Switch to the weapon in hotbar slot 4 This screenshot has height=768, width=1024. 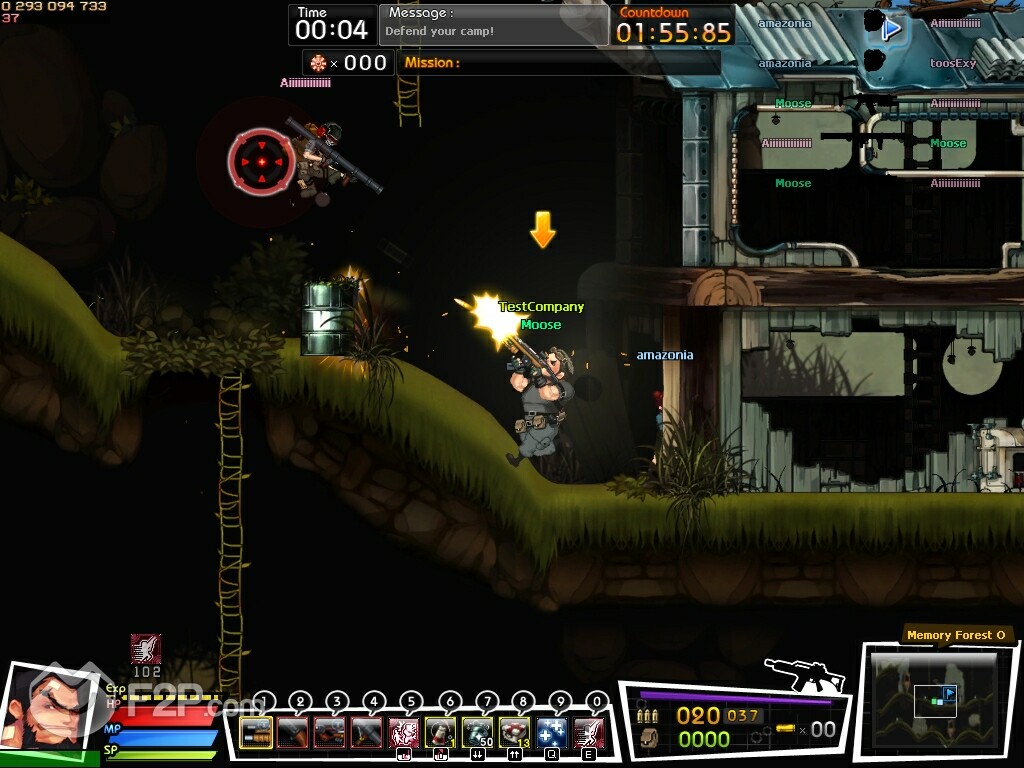366,732
